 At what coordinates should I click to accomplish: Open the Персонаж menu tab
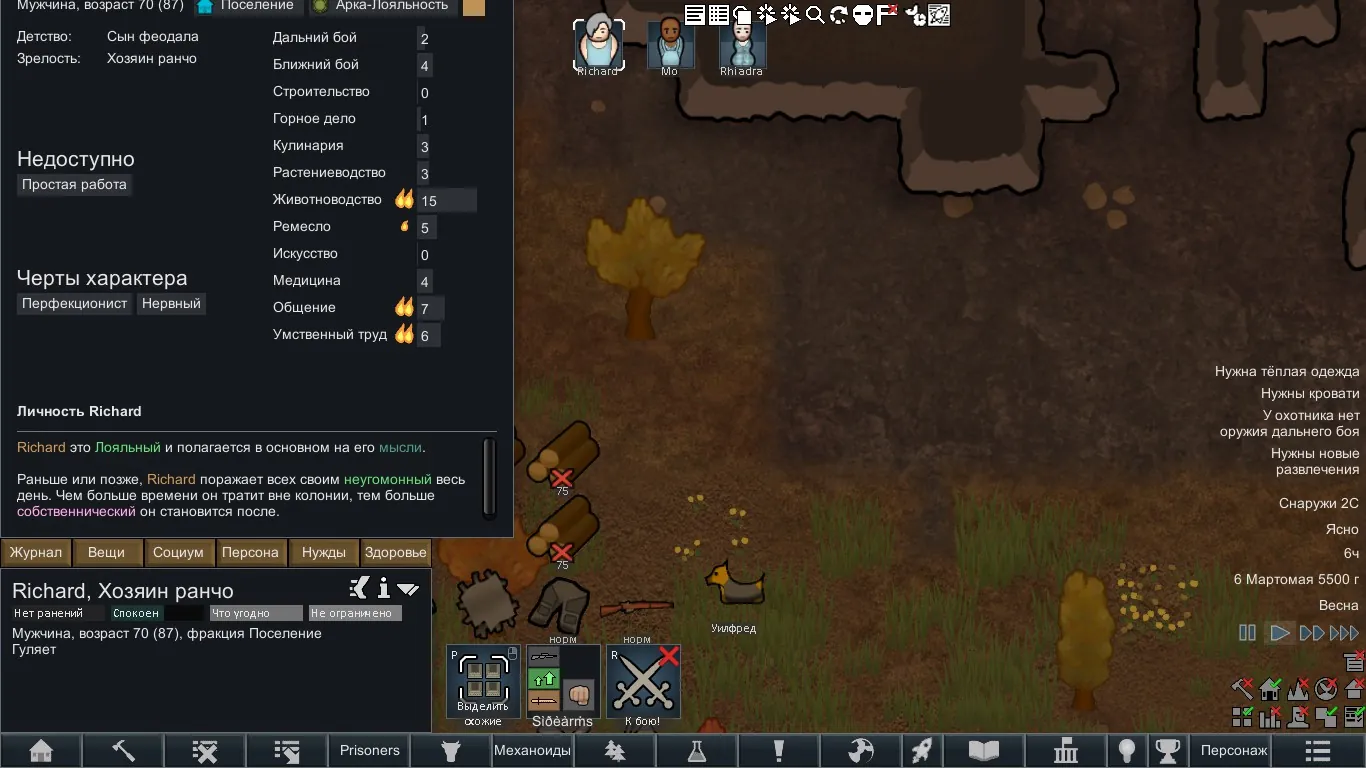(1233, 751)
